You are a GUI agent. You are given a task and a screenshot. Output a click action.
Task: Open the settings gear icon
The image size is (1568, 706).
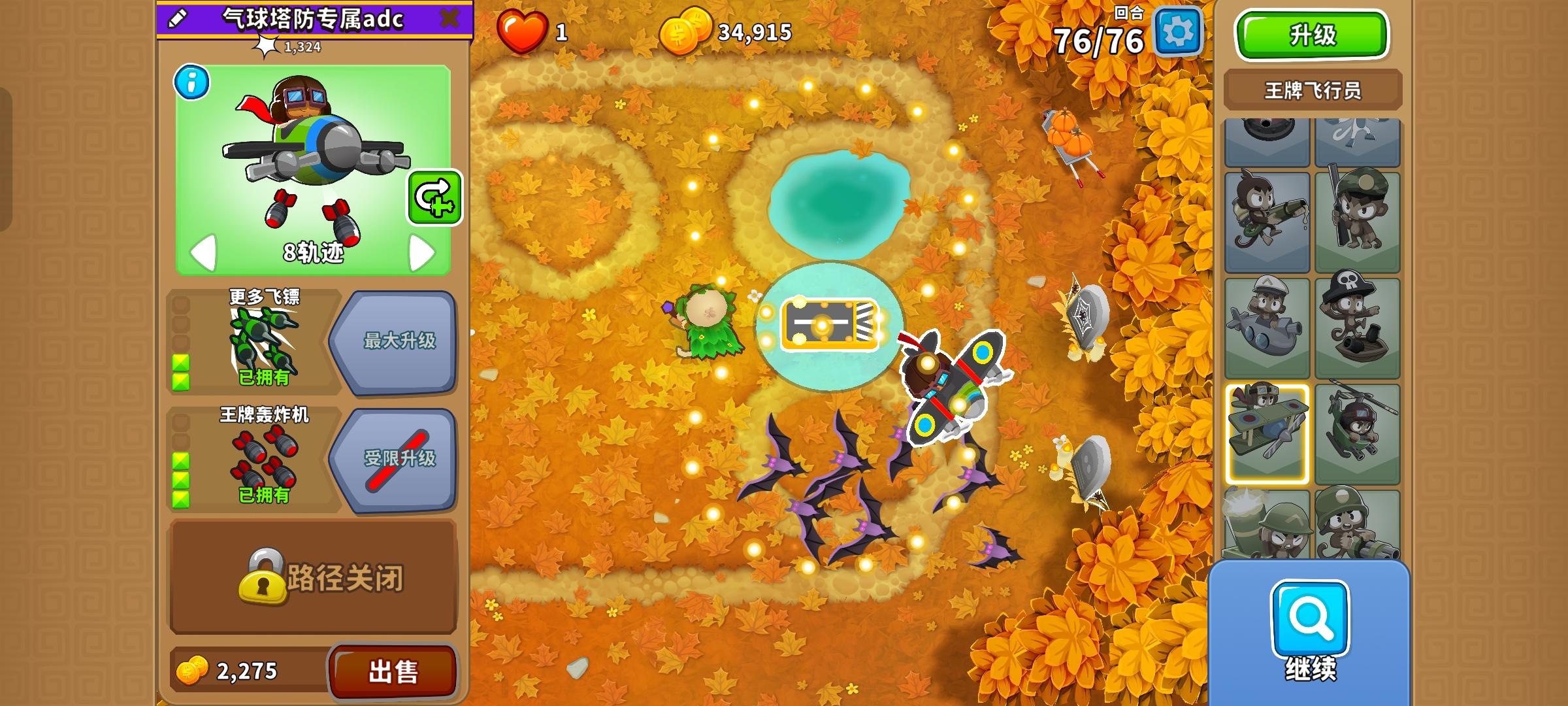pos(1177,31)
